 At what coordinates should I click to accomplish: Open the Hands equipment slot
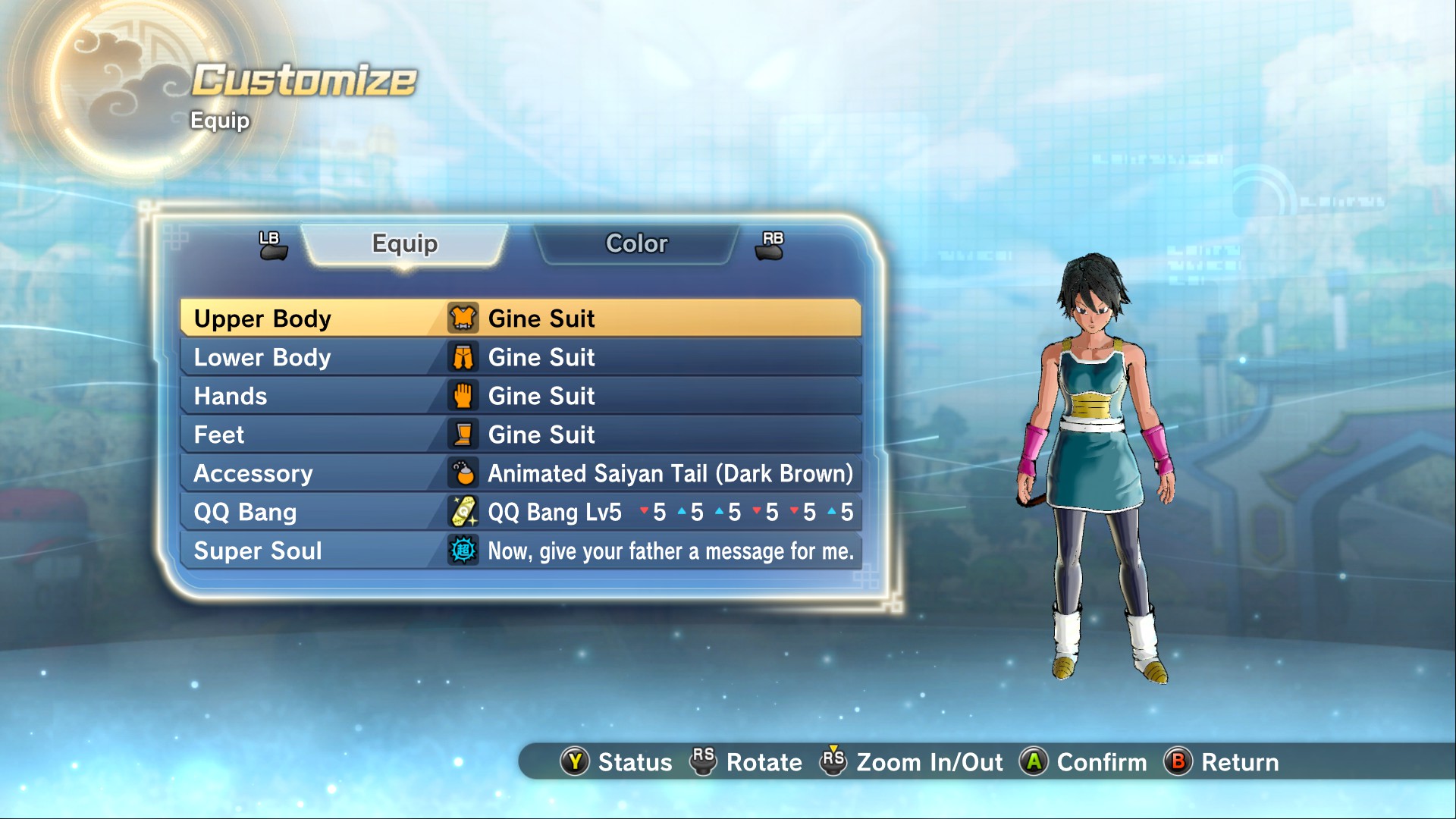(x=520, y=396)
